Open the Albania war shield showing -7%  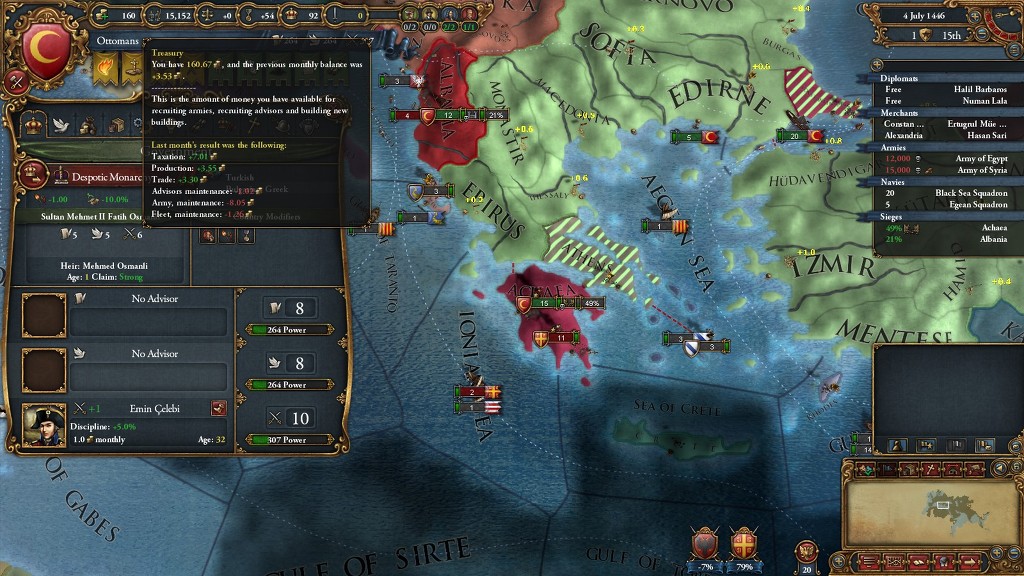pos(705,544)
